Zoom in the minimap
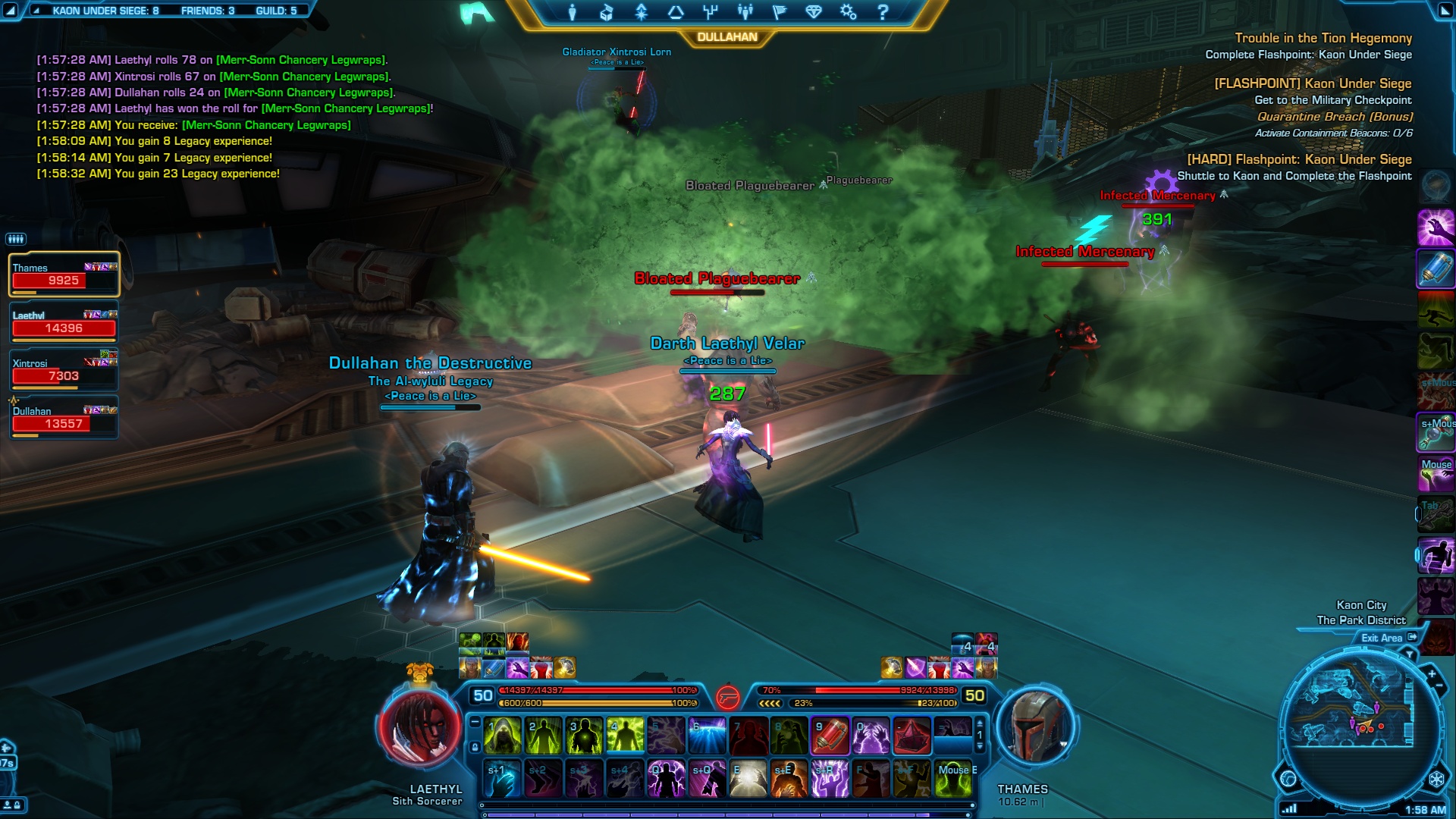The image size is (1456, 819). click(1432, 673)
